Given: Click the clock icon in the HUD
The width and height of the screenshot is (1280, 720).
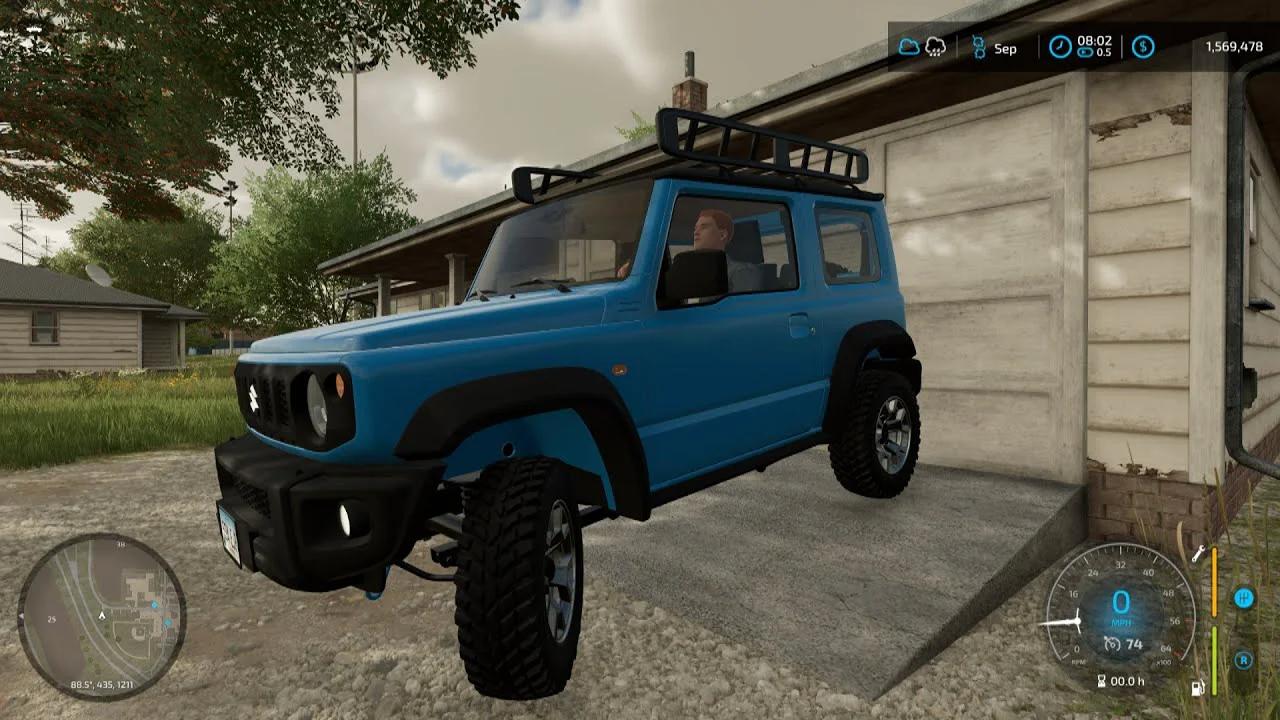Looking at the screenshot, I should coord(1060,45).
